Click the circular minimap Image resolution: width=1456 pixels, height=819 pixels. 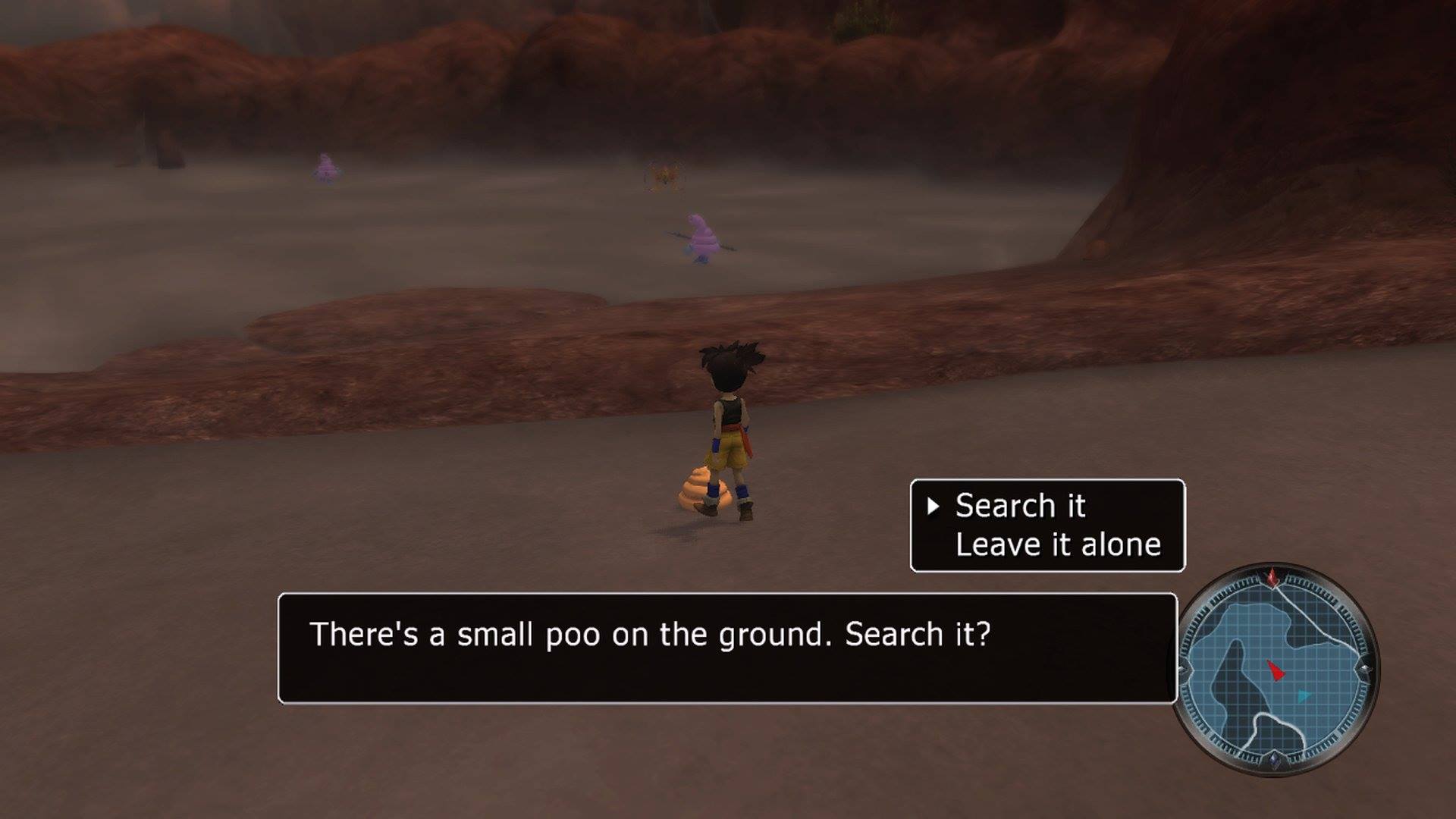pyautogui.click(x=1278, y=670)
